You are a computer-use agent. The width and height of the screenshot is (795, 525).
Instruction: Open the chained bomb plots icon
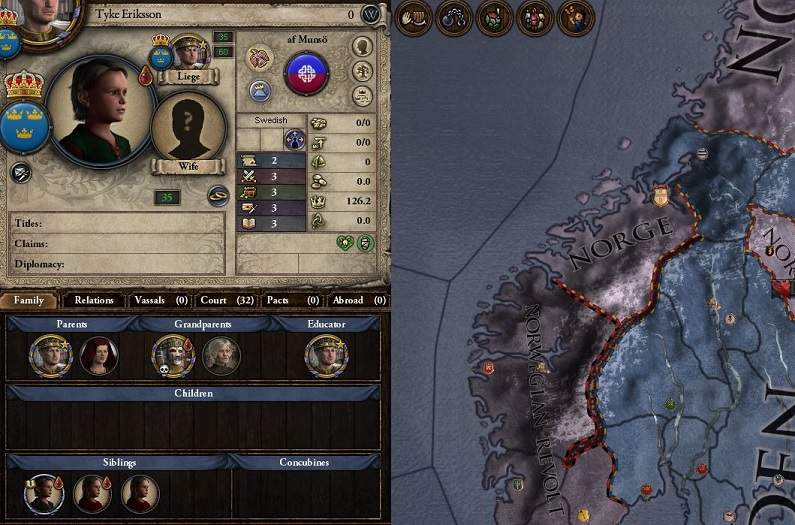[454, 17]
